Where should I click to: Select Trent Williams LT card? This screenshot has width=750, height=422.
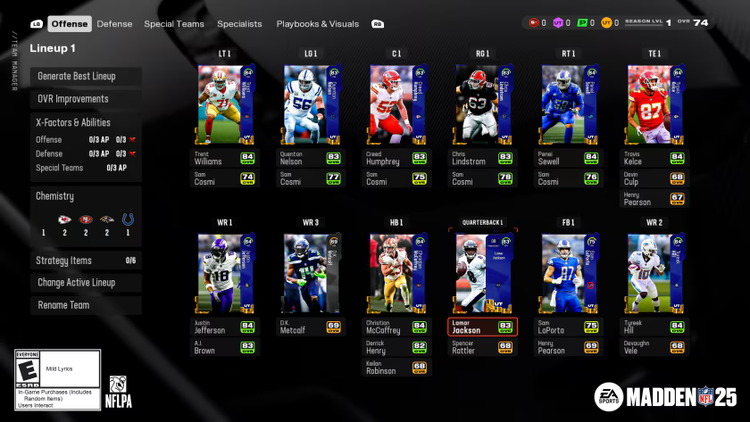click(x=225, y=106)
